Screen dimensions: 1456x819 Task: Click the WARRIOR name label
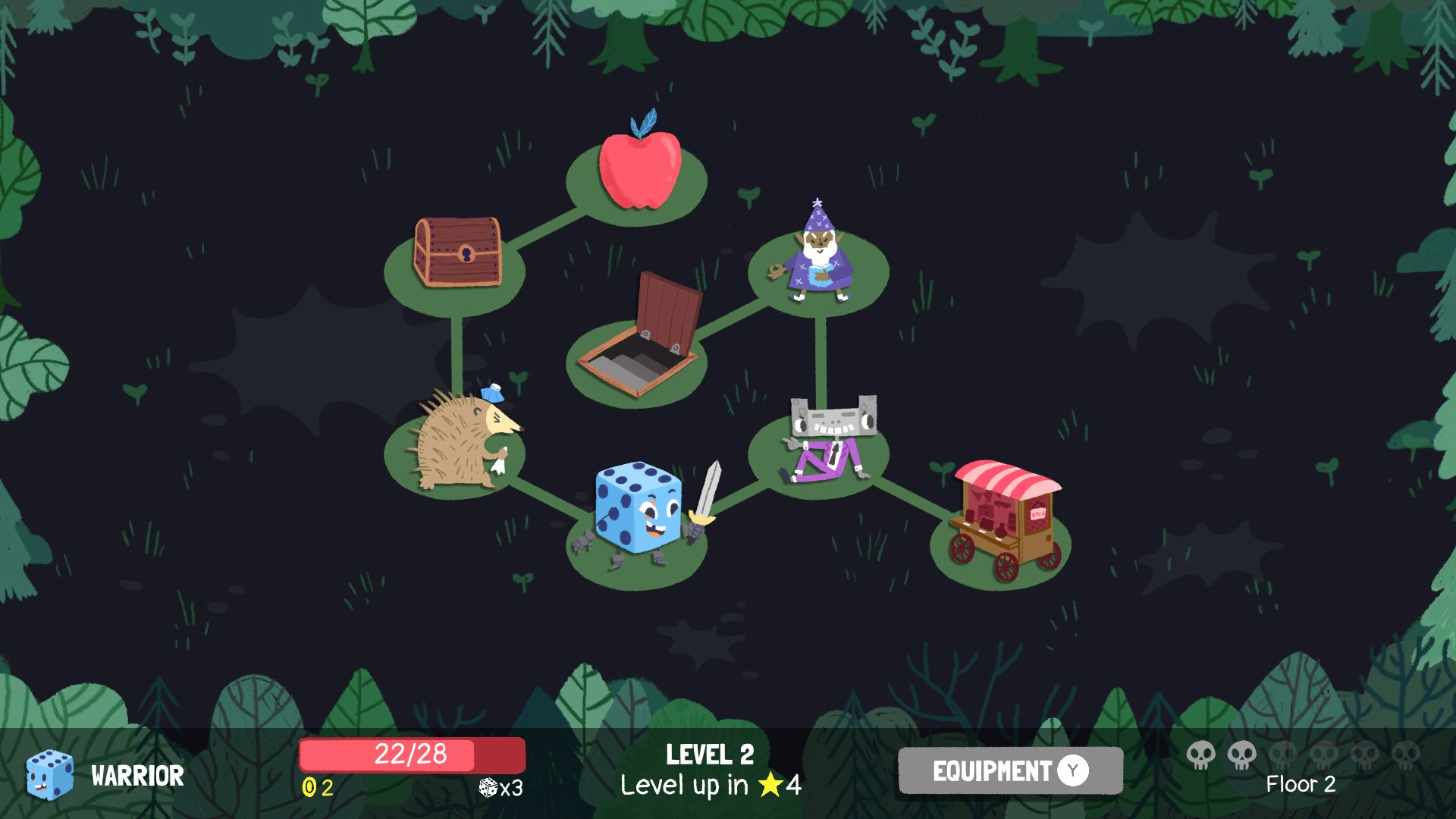coord(136,777)
